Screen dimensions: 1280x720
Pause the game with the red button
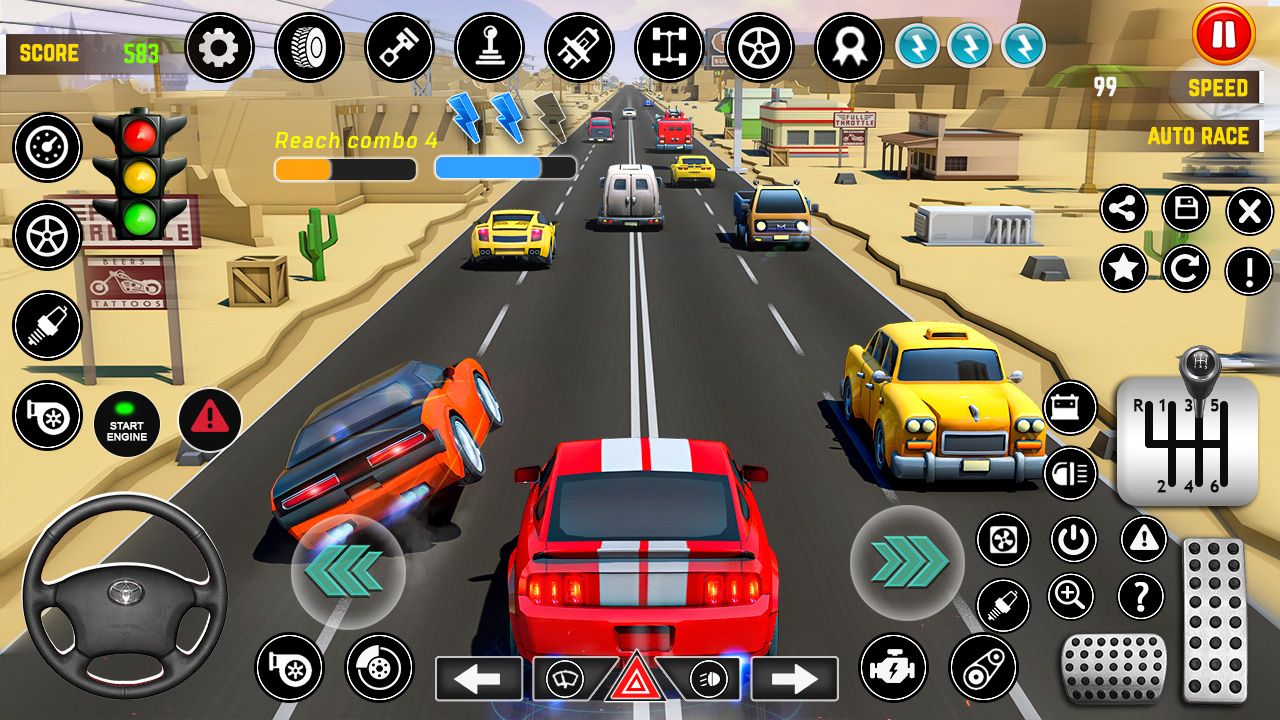pyautogui.click(x=1223, y=35)
